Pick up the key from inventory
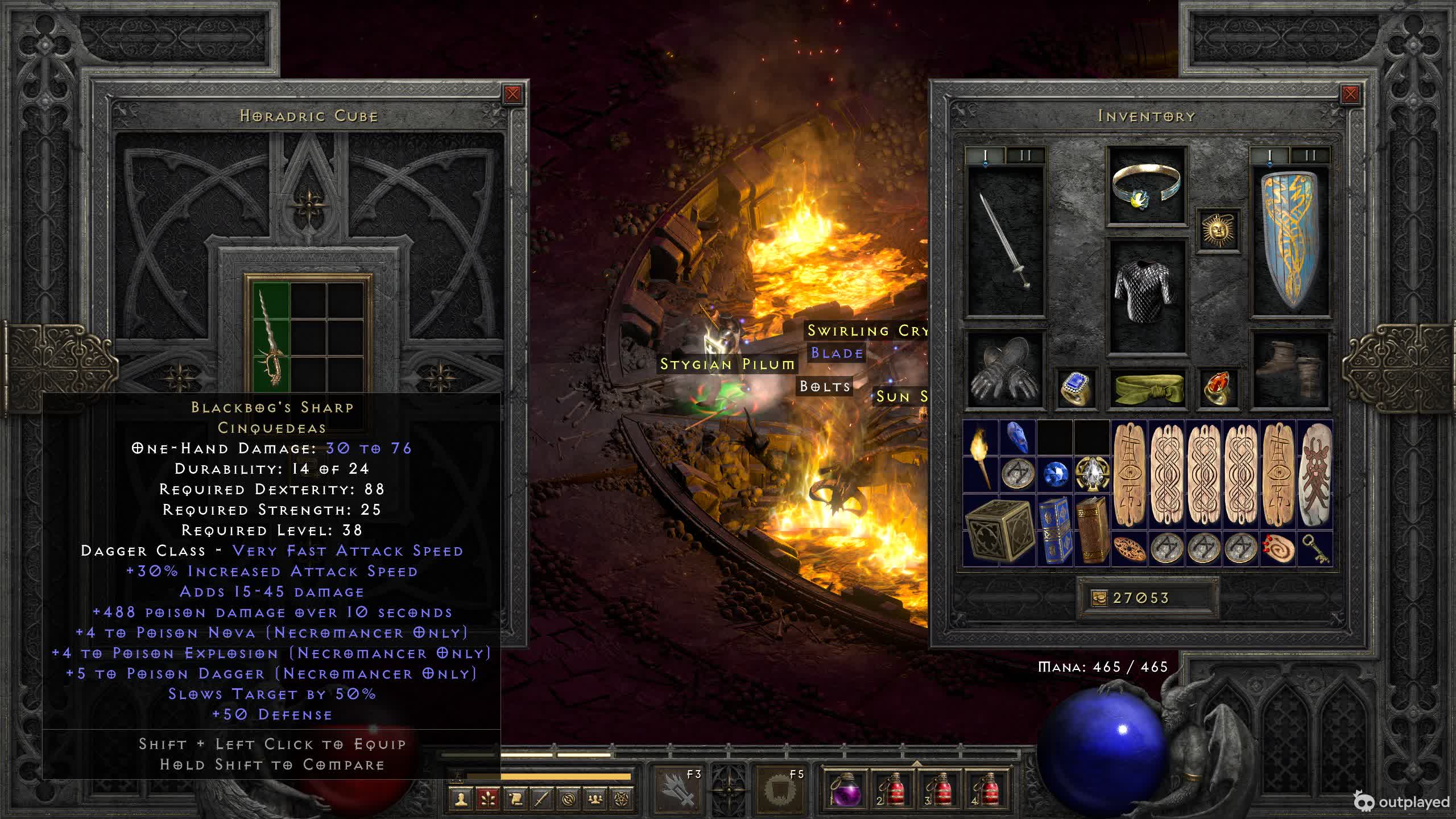This screenshot has width=1456, height=819. coord(1314,548)
